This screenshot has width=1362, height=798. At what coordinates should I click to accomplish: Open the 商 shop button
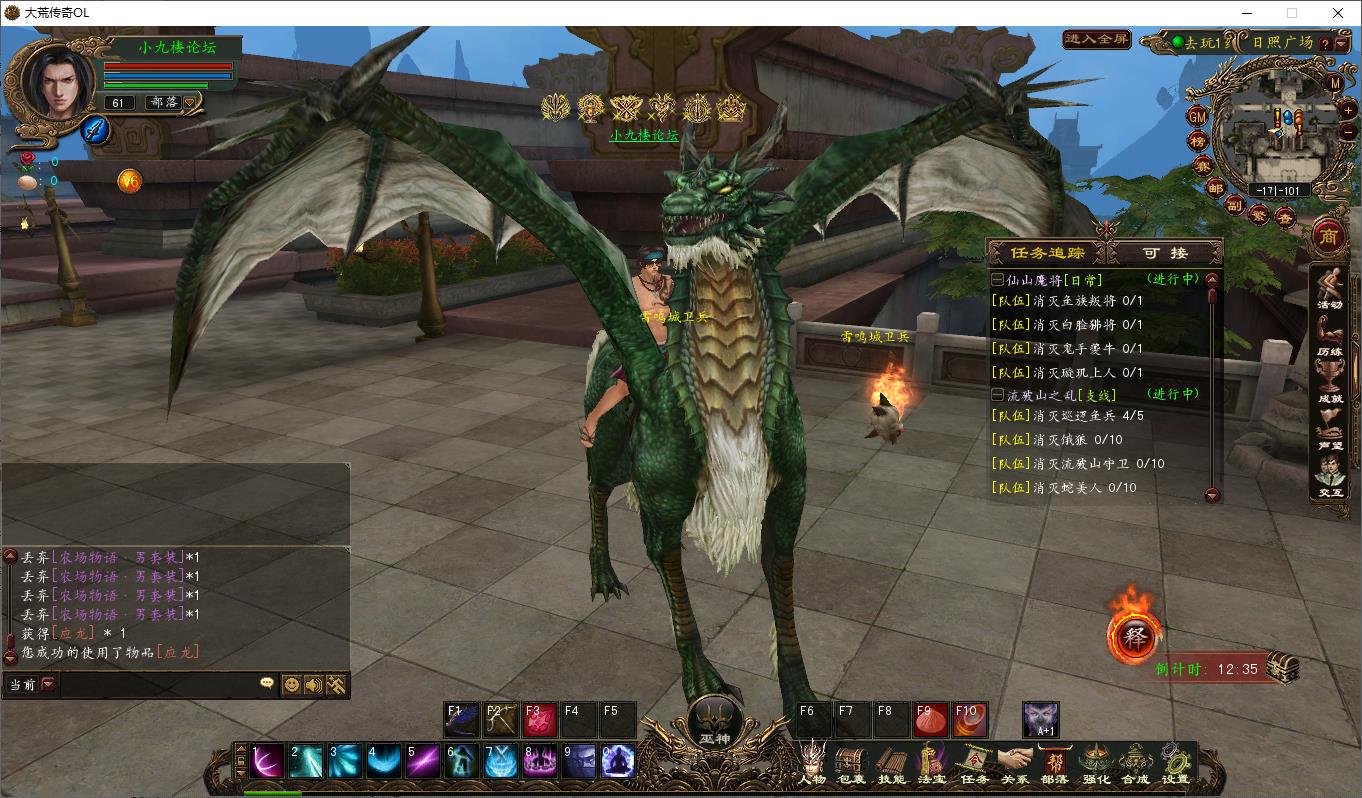(1330, 235)
